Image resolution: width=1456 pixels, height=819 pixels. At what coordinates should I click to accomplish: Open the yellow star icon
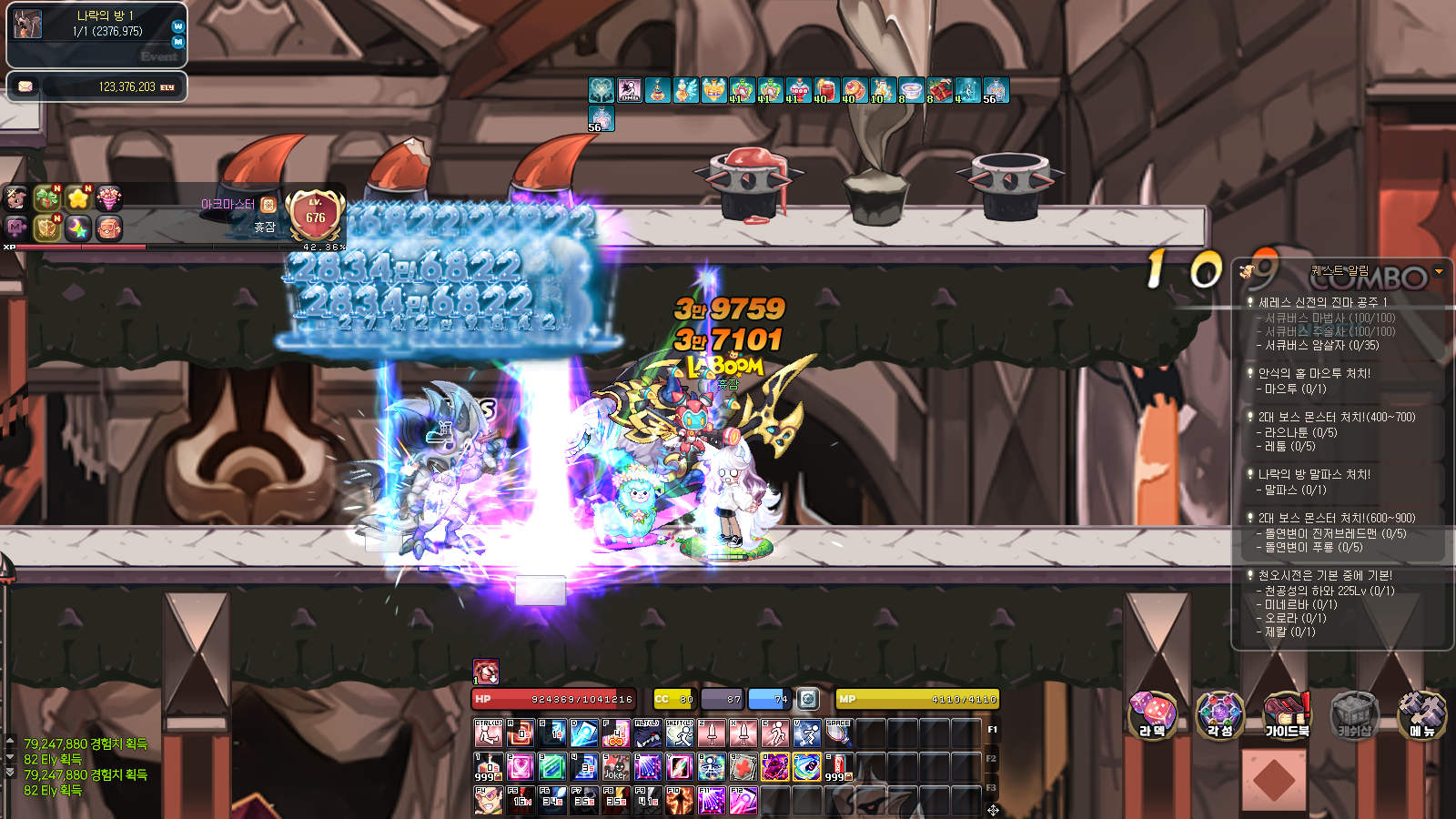click(78, 197)
